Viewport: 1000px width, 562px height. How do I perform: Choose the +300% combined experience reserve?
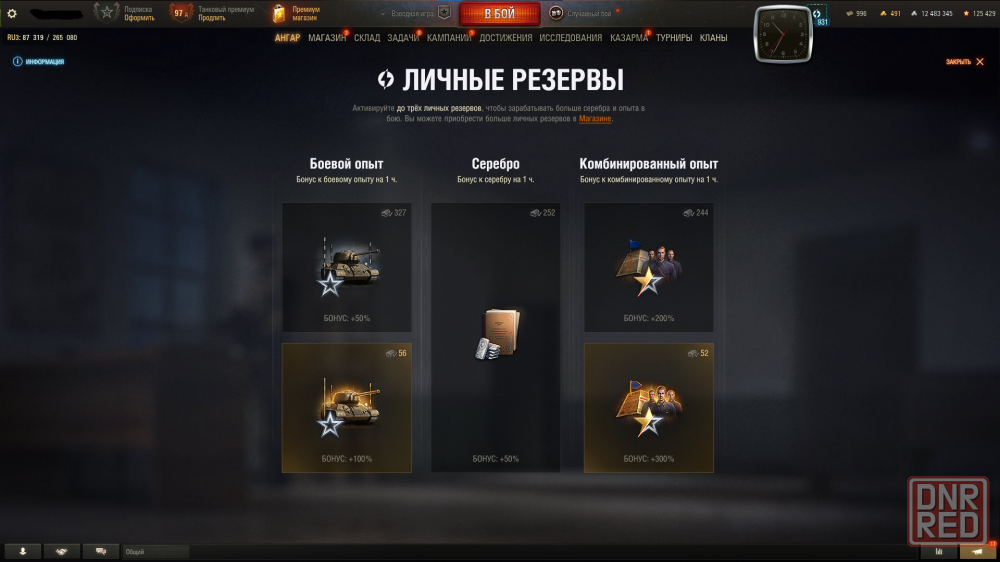point(648,407)
